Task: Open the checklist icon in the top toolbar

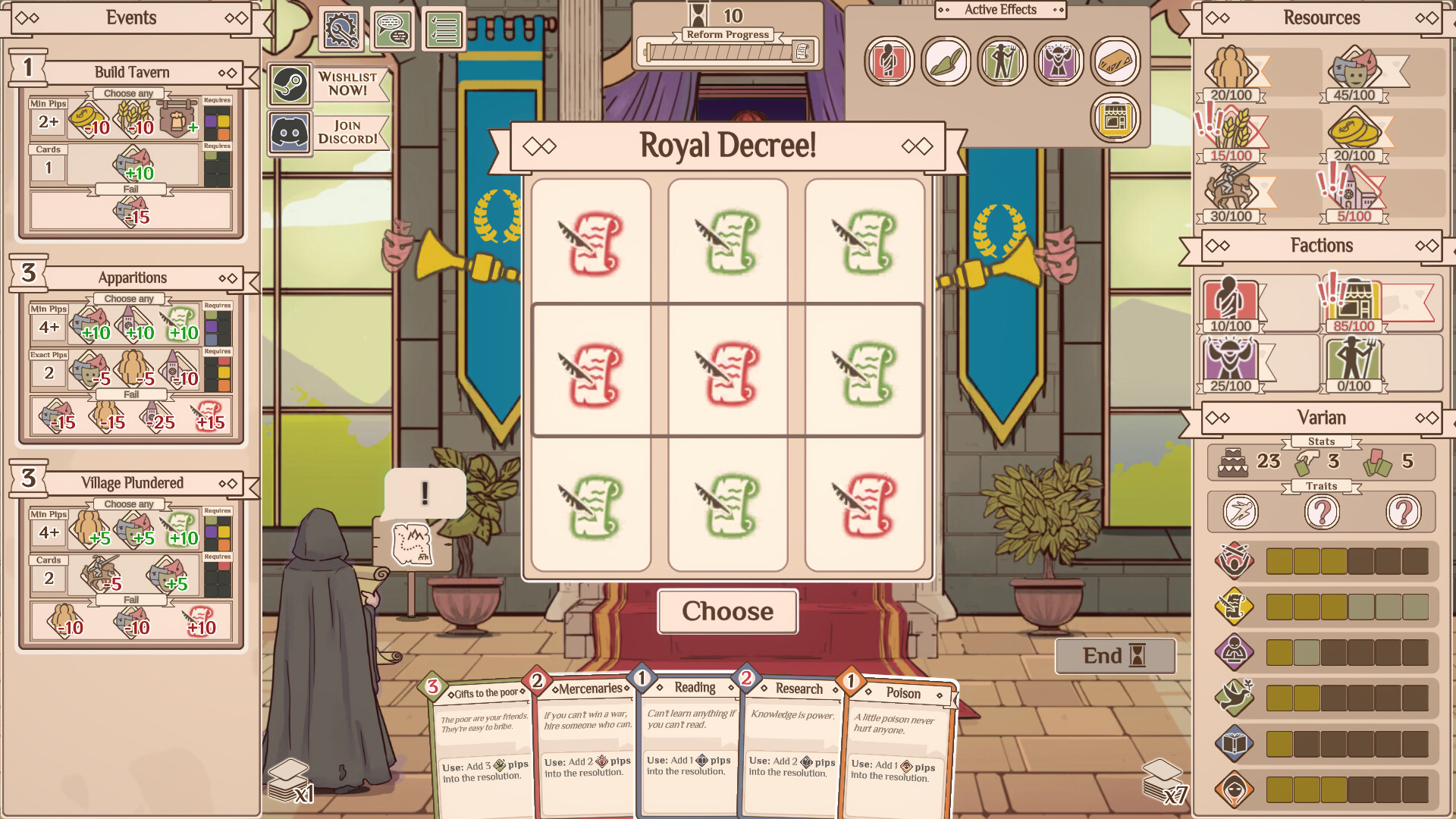Action: [x=445, y=28]
